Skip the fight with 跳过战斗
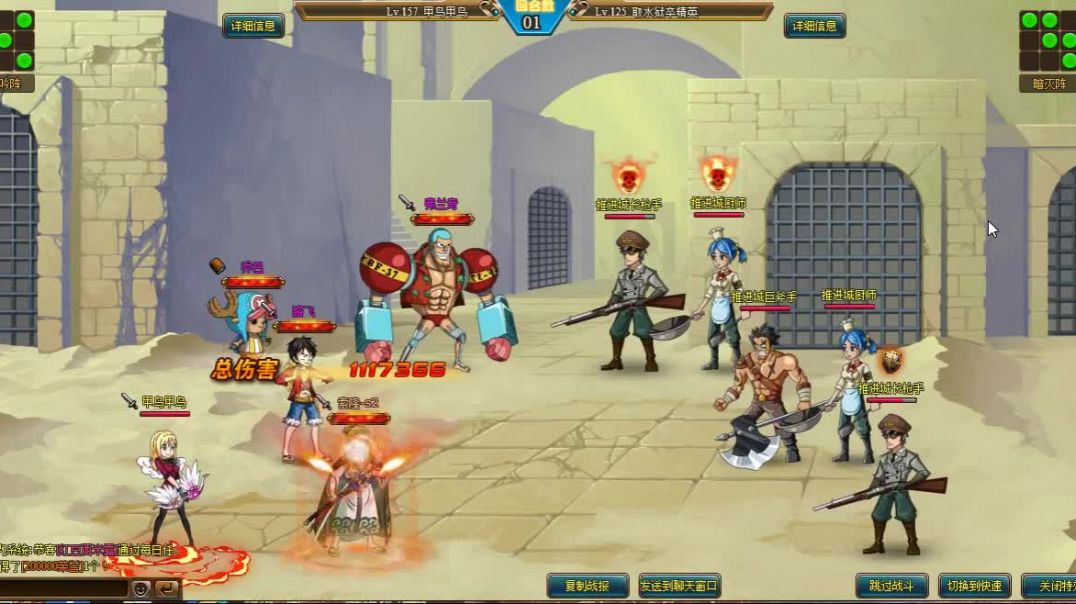 point(892,586)
